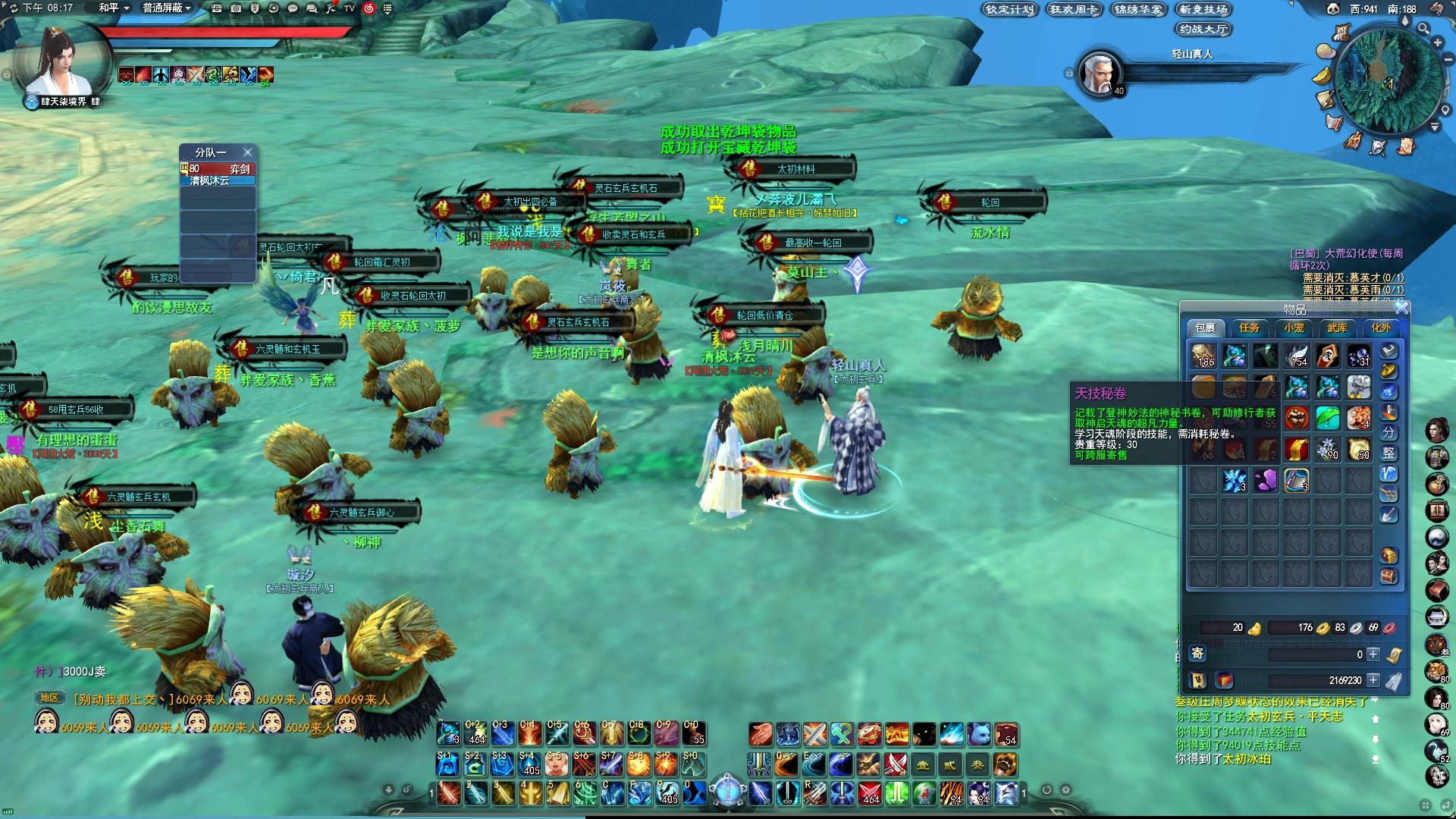The height and width of the screenshot is (819, 1456).
Task: Click the camera screenshot icon
Action: click(x=236, y=8)
